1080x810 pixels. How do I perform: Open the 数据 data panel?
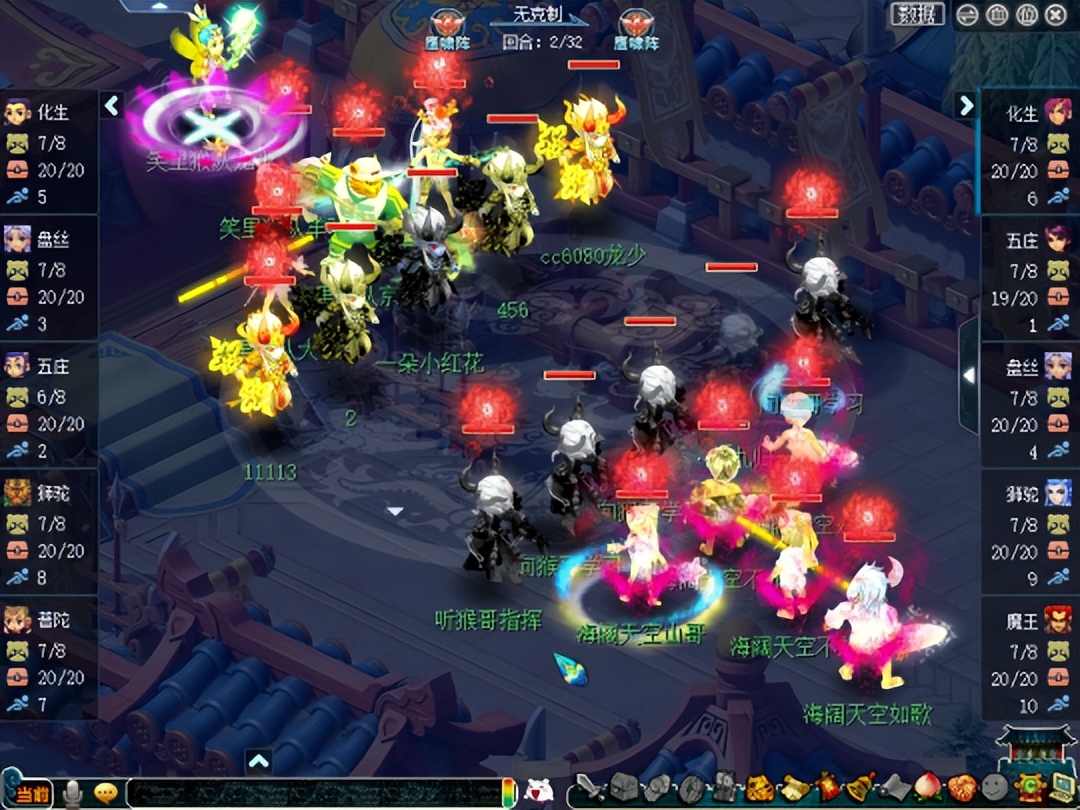click(917, 14)
